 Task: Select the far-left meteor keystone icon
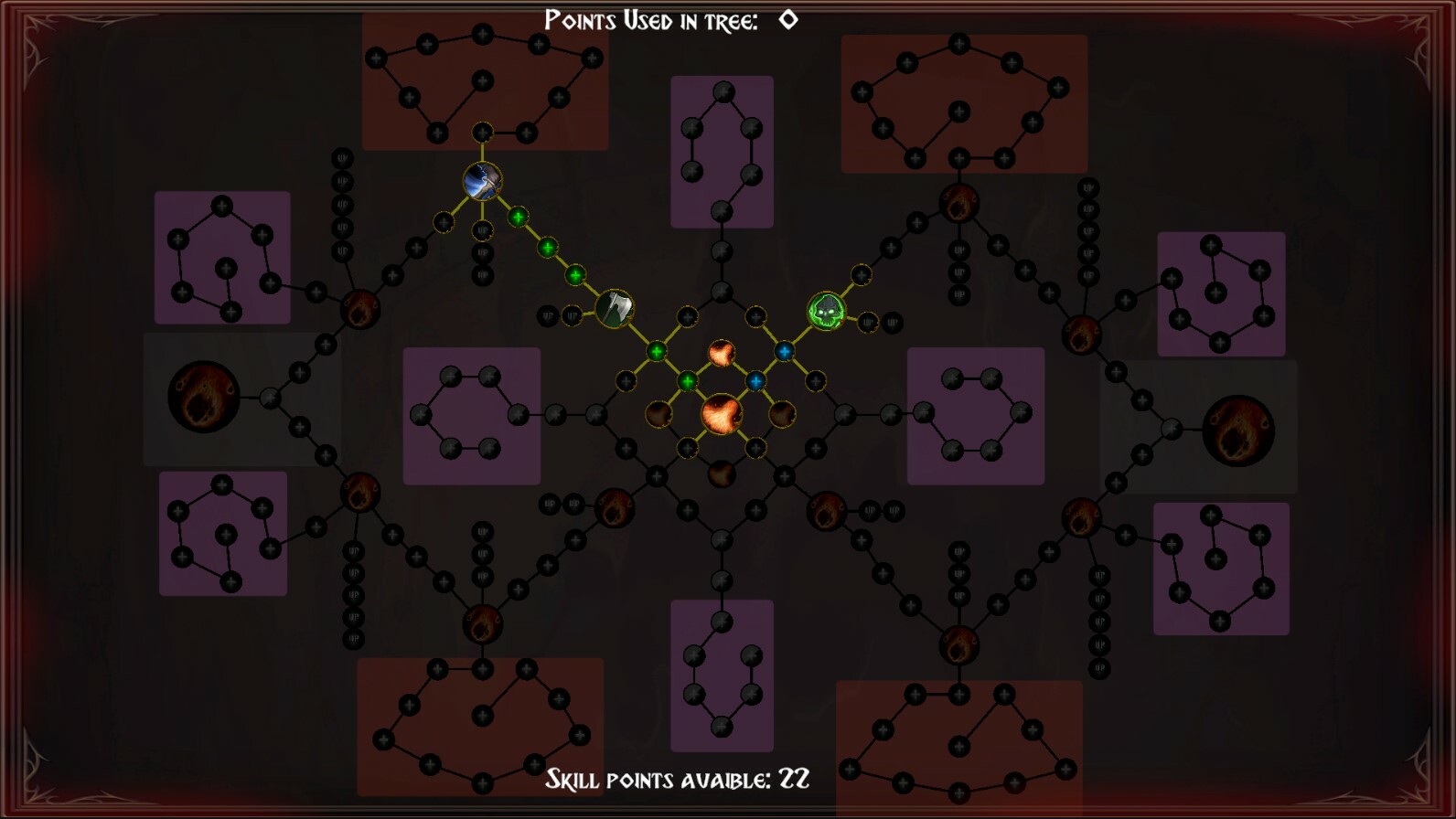(x=203, y=396)
